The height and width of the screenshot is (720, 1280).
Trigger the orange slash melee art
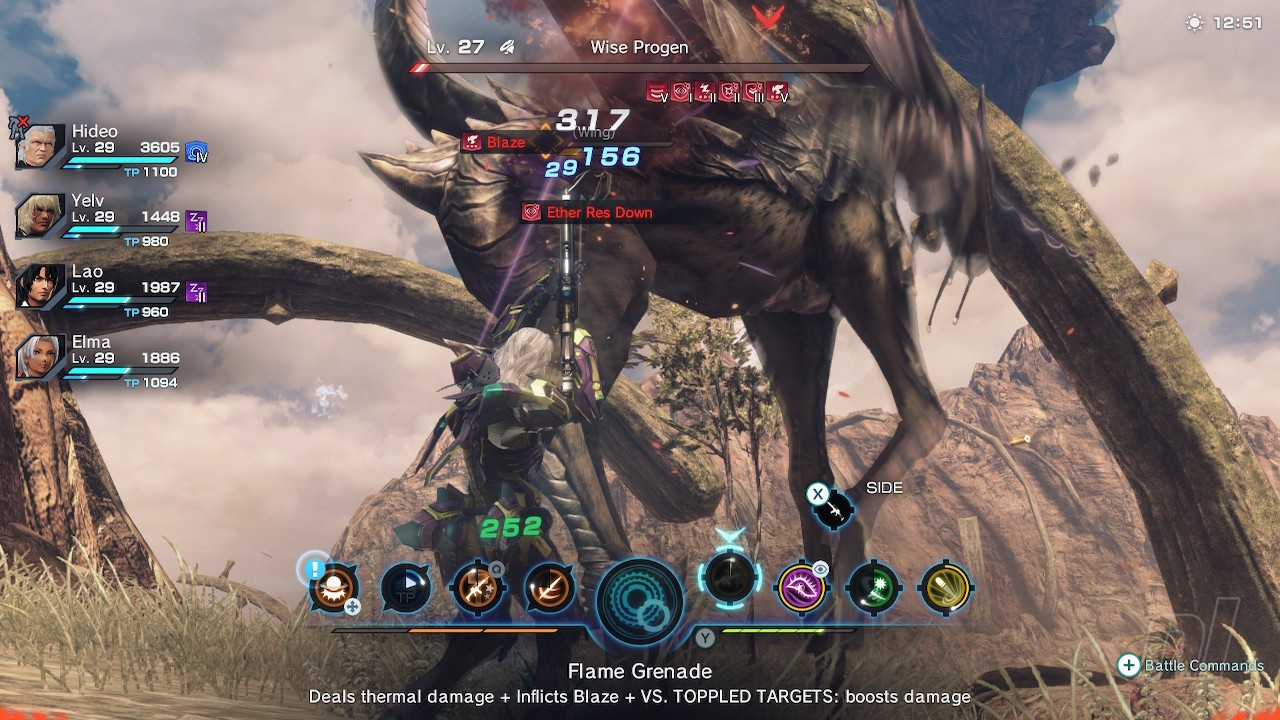click(x=549, y=588)
